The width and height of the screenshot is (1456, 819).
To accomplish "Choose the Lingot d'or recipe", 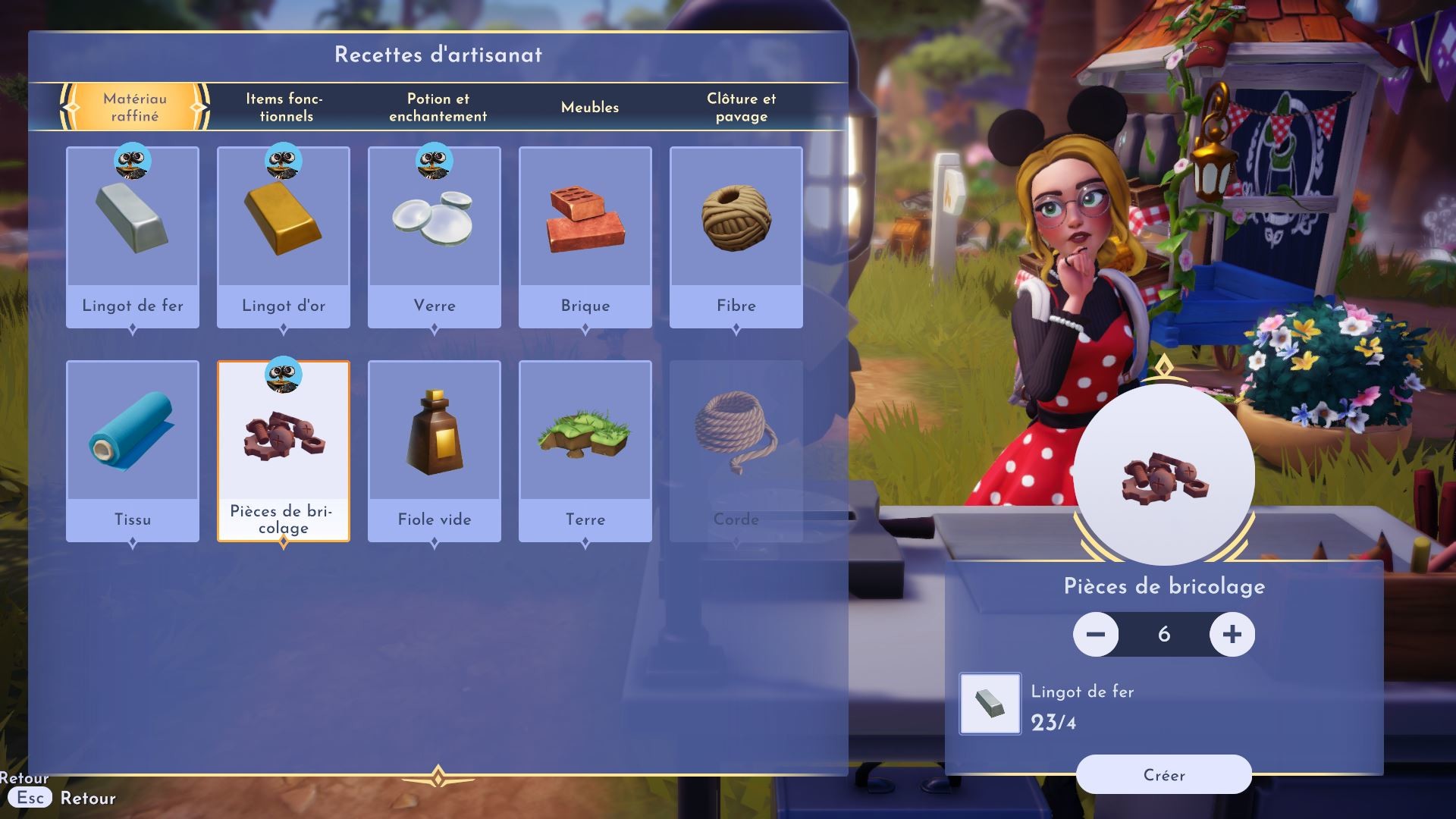I will pos(284,237).
